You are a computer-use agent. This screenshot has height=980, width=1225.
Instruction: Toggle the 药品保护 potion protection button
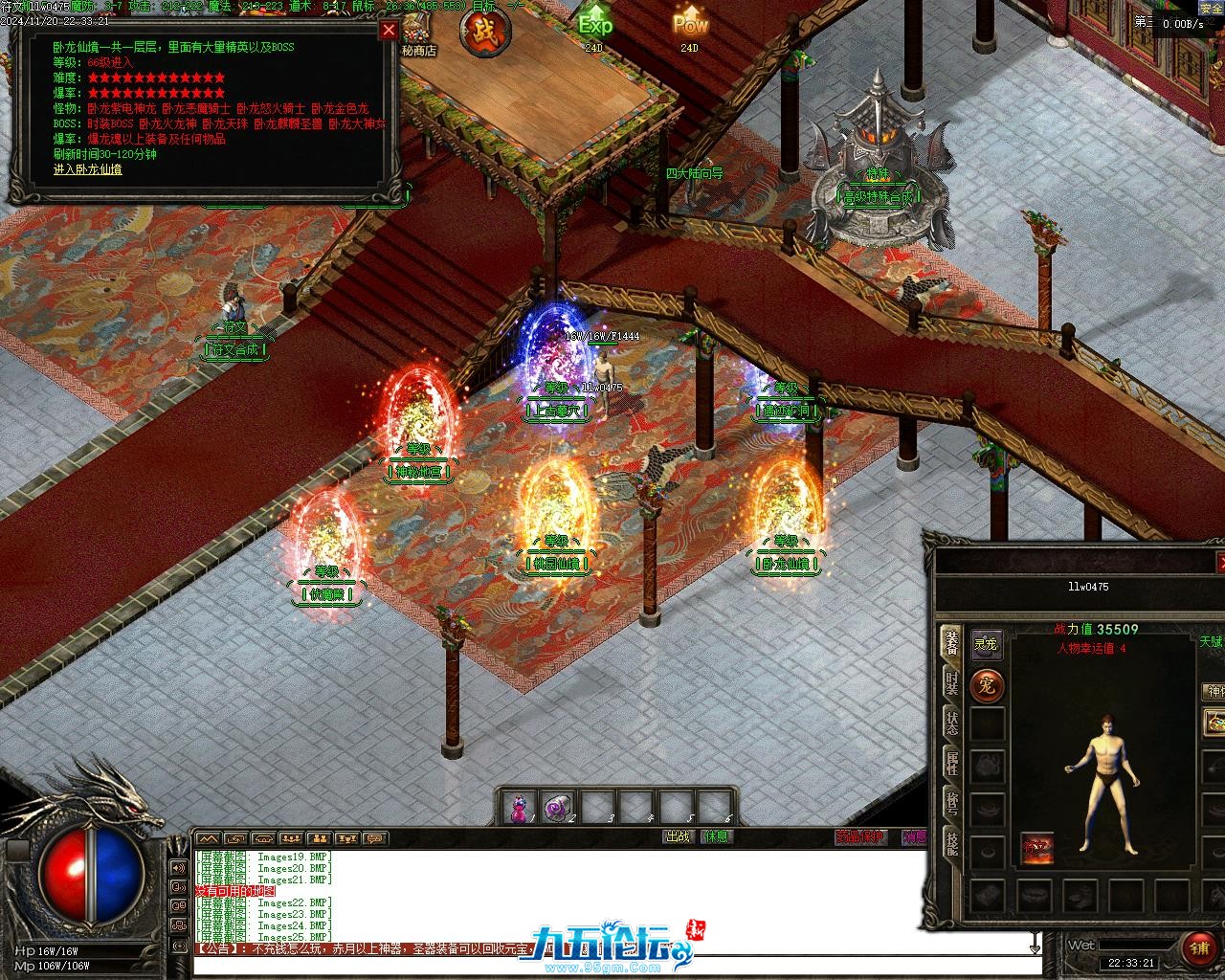pyautogui.click(x=859, y=837)
